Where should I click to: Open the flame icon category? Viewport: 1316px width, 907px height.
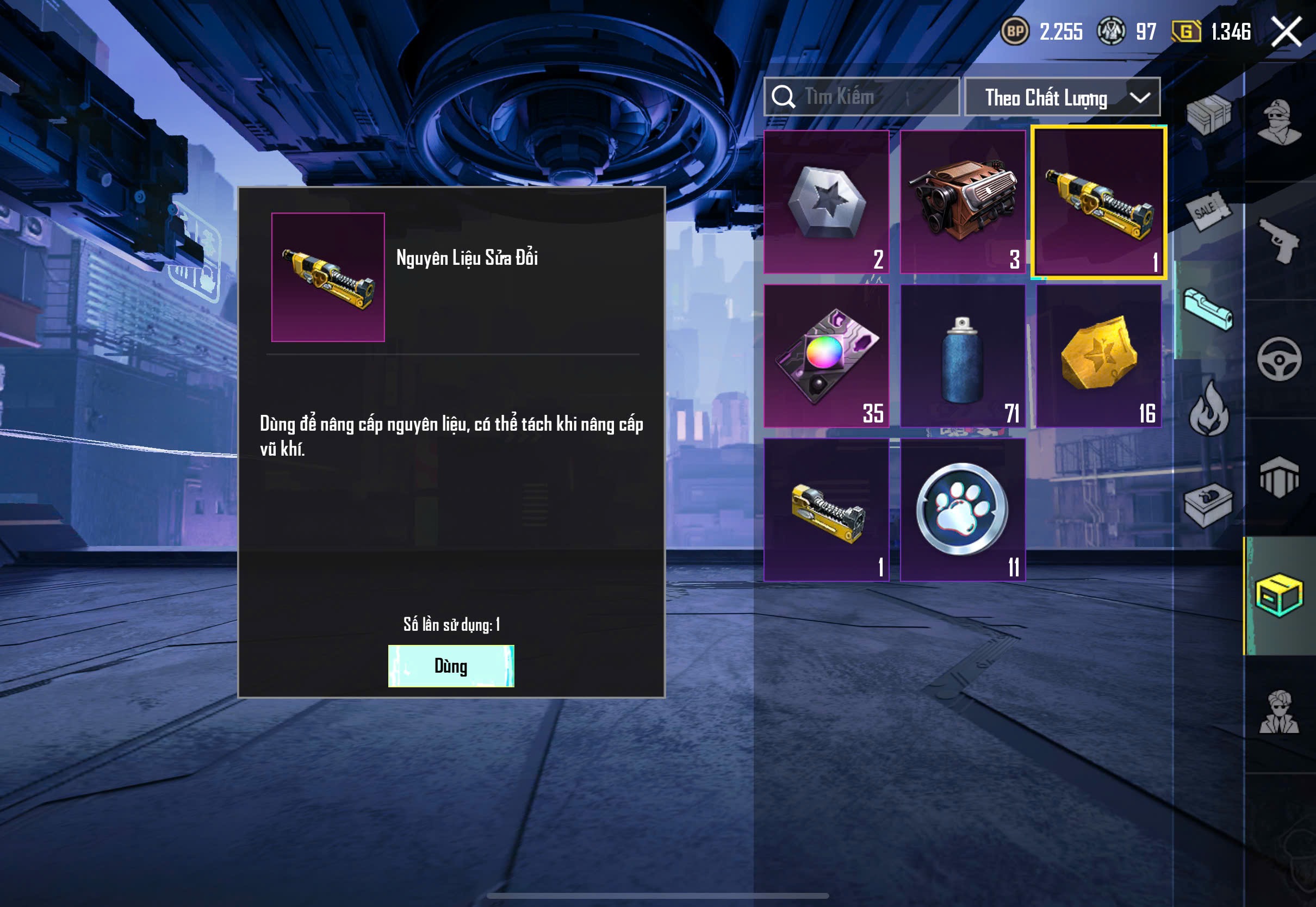click(x=1208, y=409)
